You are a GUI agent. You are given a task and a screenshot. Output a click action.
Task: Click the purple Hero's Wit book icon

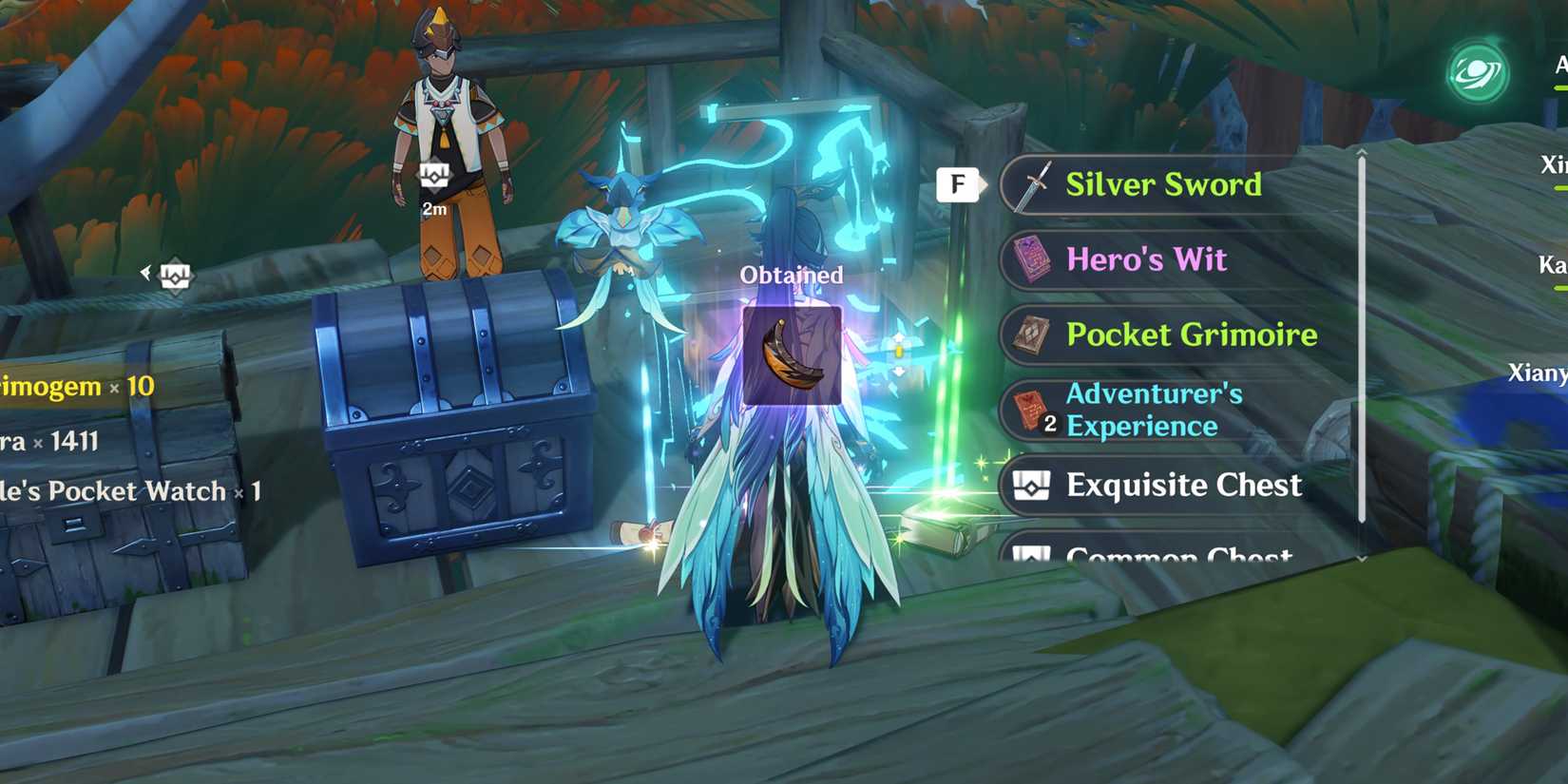point(1035,259)
